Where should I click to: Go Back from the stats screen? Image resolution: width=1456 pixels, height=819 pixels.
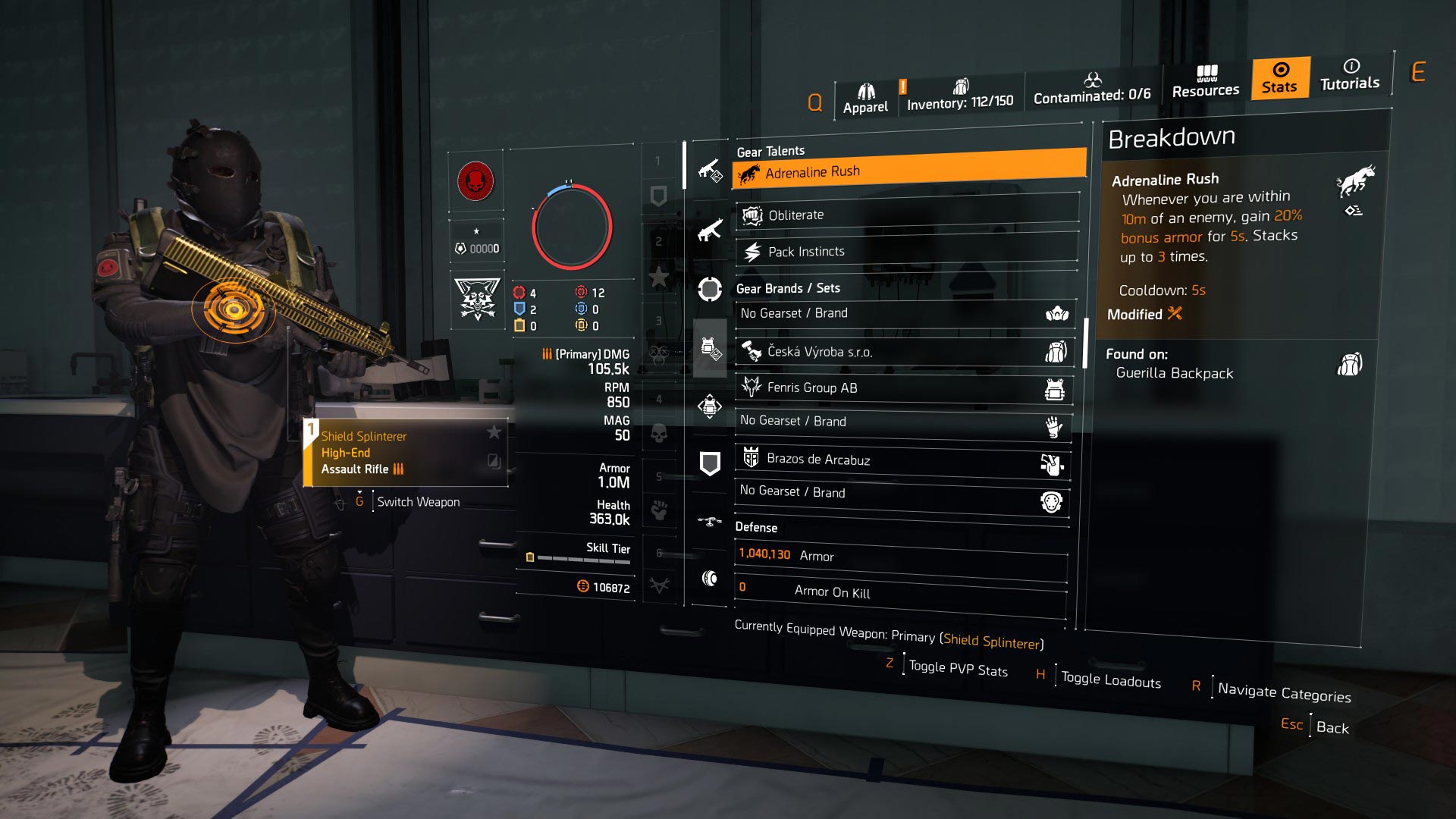click(1332, 727)
